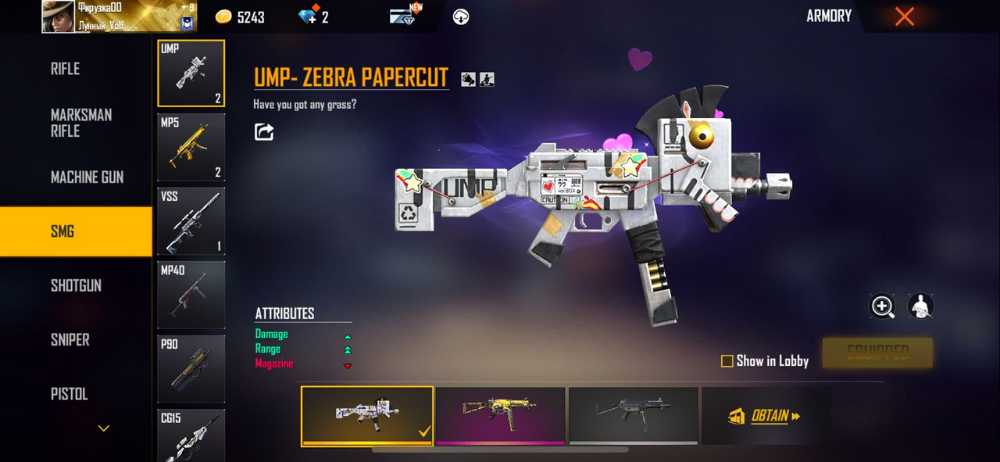1000x462 pixels.
Task: Switch to the Pistol category
Action: (x=69, y=394)
